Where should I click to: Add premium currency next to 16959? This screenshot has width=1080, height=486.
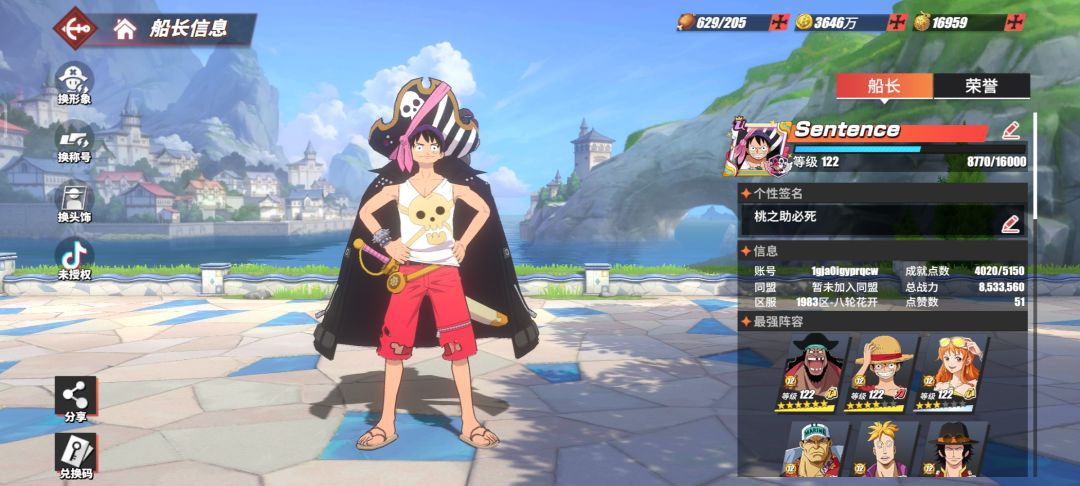point(1016,22)
